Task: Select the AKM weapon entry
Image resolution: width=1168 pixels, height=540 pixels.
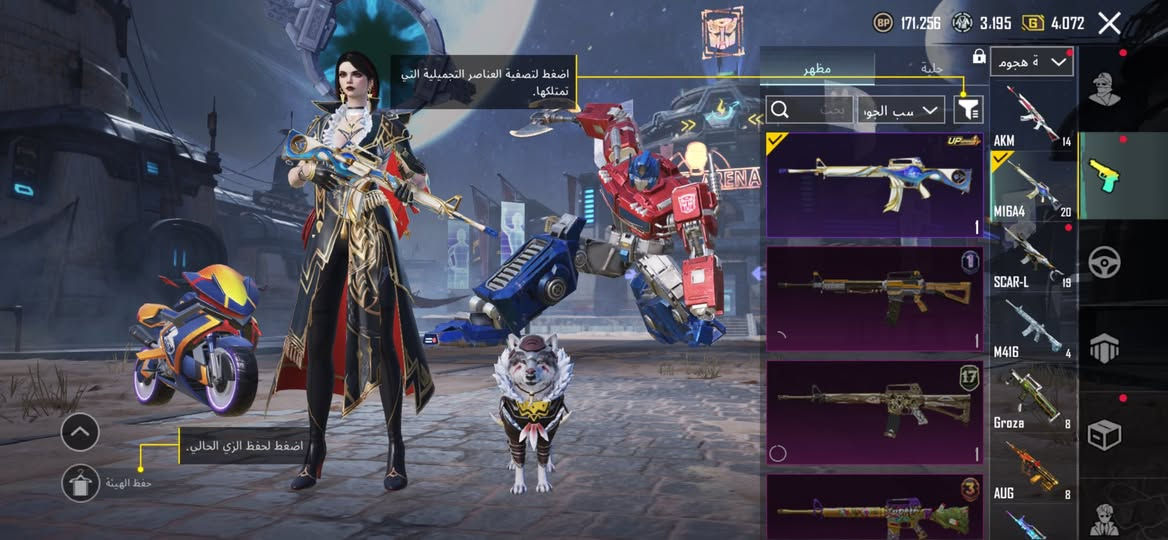Action: click(1032, 116)
